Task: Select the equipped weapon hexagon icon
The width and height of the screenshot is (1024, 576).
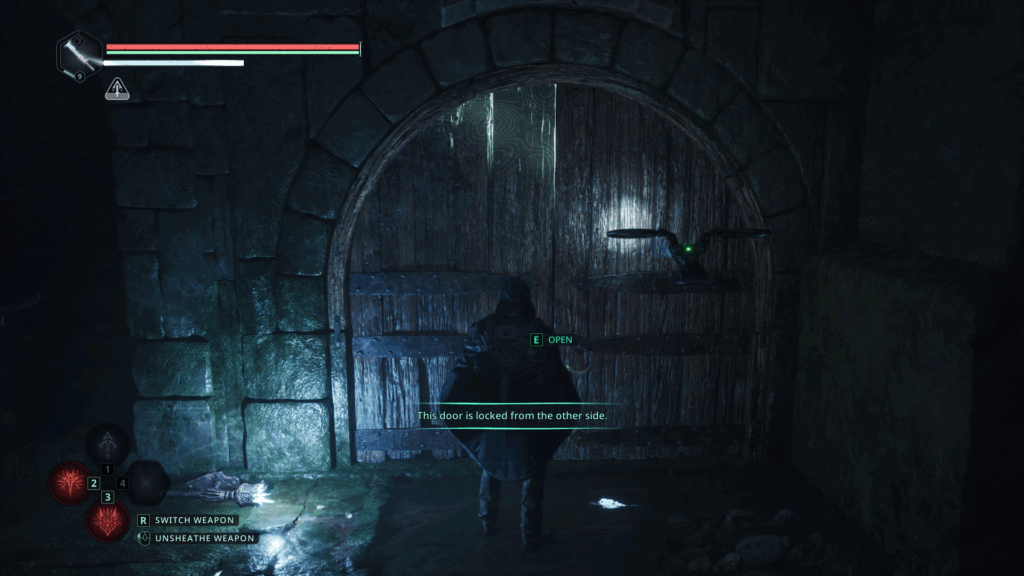Action: coord(80,53)
